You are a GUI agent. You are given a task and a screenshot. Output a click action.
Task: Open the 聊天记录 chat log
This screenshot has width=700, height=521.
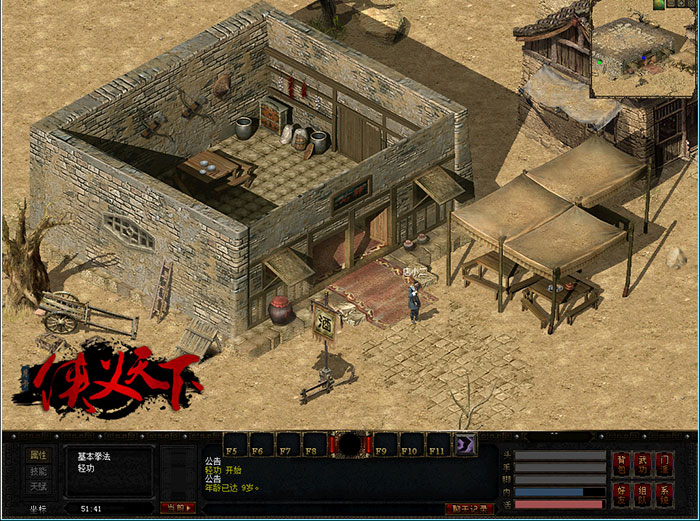(x=468, y=509)
